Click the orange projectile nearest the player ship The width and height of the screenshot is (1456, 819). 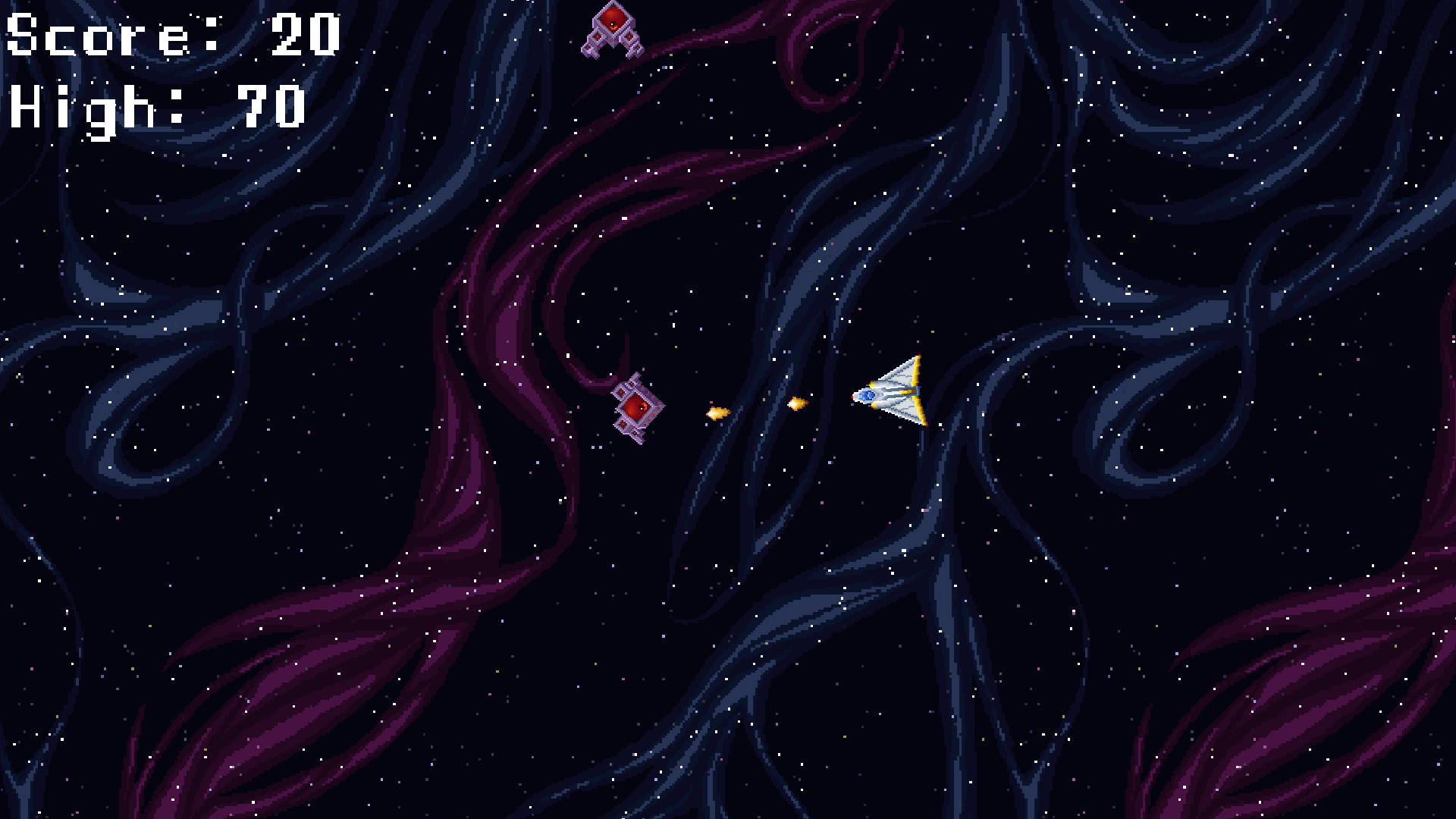pos(795,404)
